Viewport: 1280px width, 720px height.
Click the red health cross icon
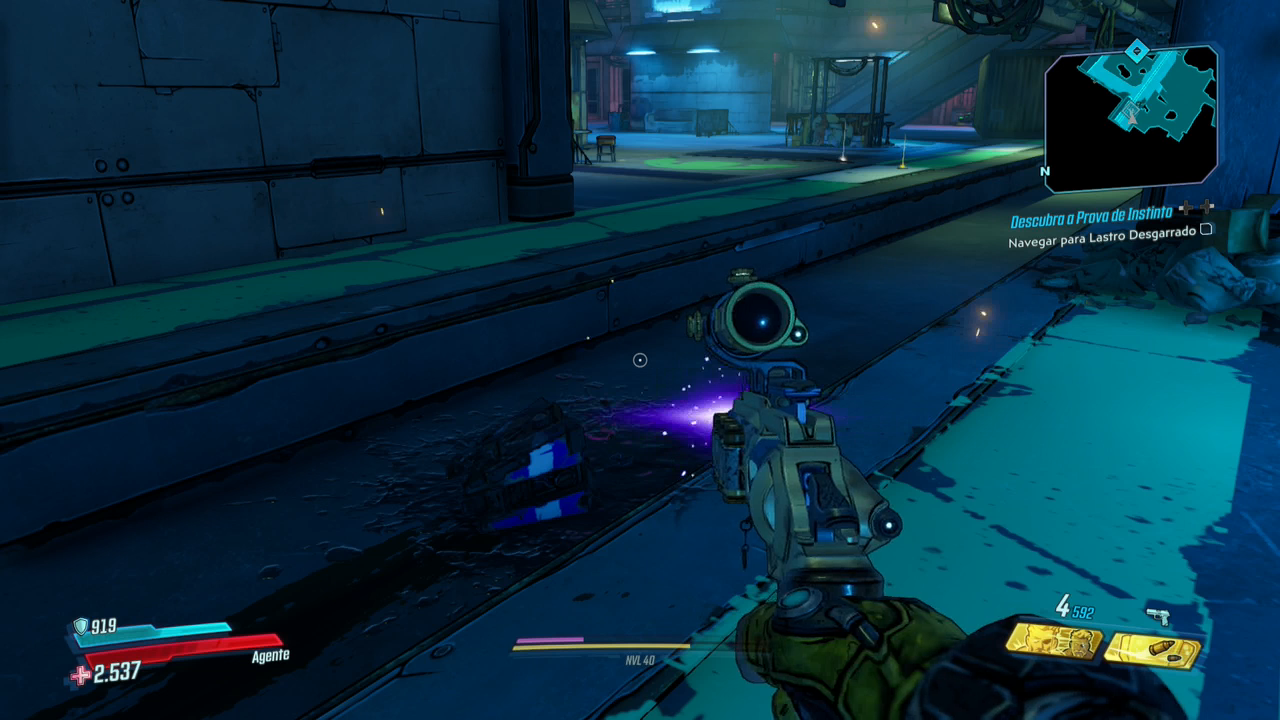coord(80,675)
